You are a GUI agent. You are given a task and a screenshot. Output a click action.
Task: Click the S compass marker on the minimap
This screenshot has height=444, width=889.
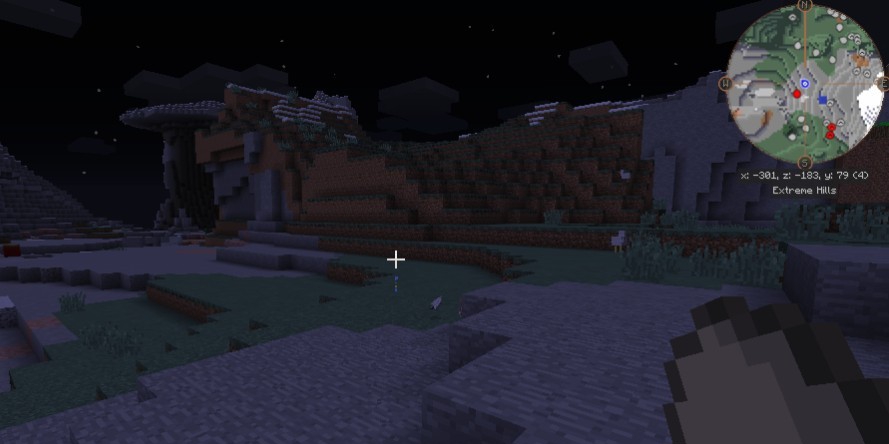point(805,162)
